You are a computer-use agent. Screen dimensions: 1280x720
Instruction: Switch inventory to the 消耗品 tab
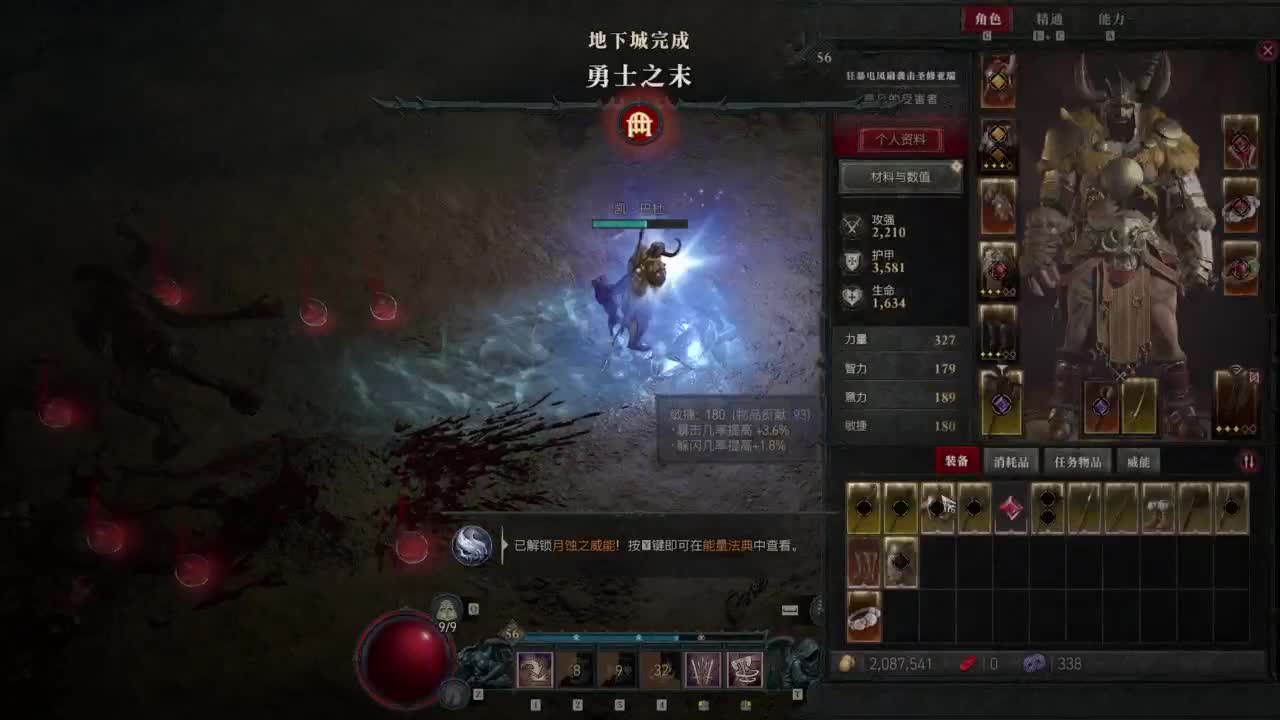tap(1012, 460)
